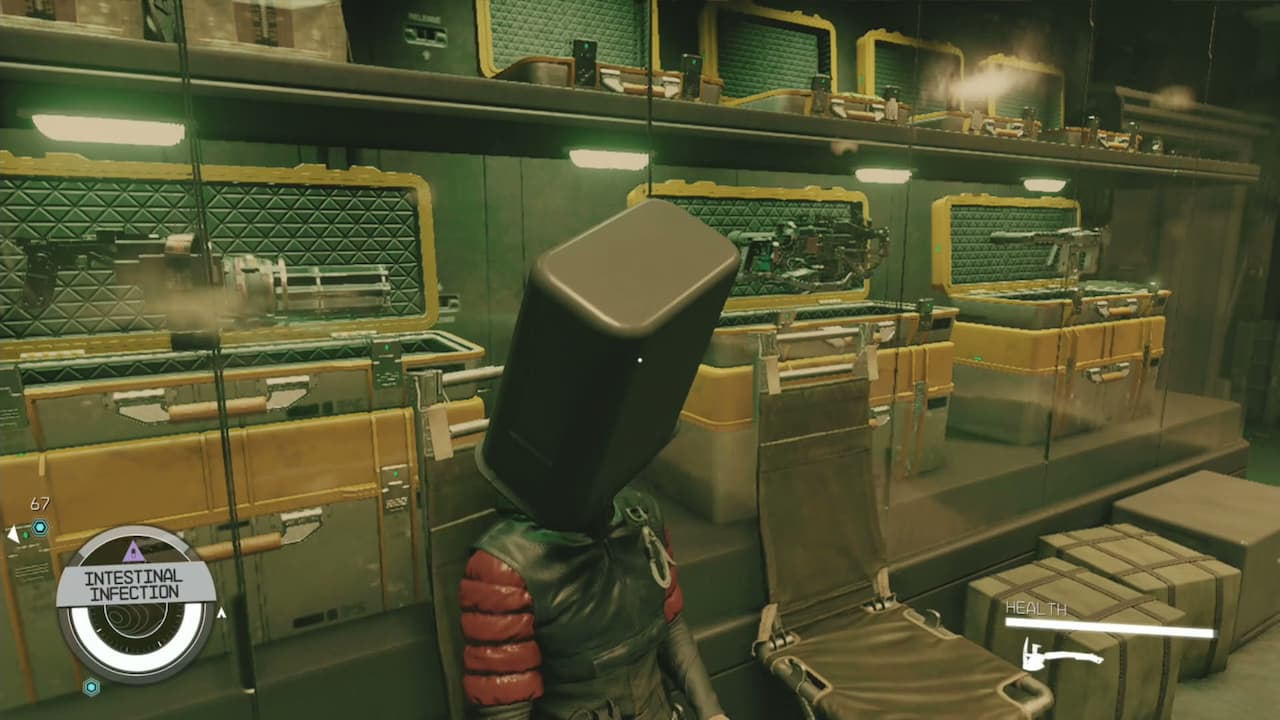
Task: Click the small release switch below the label
Action: tap(425, 53)
